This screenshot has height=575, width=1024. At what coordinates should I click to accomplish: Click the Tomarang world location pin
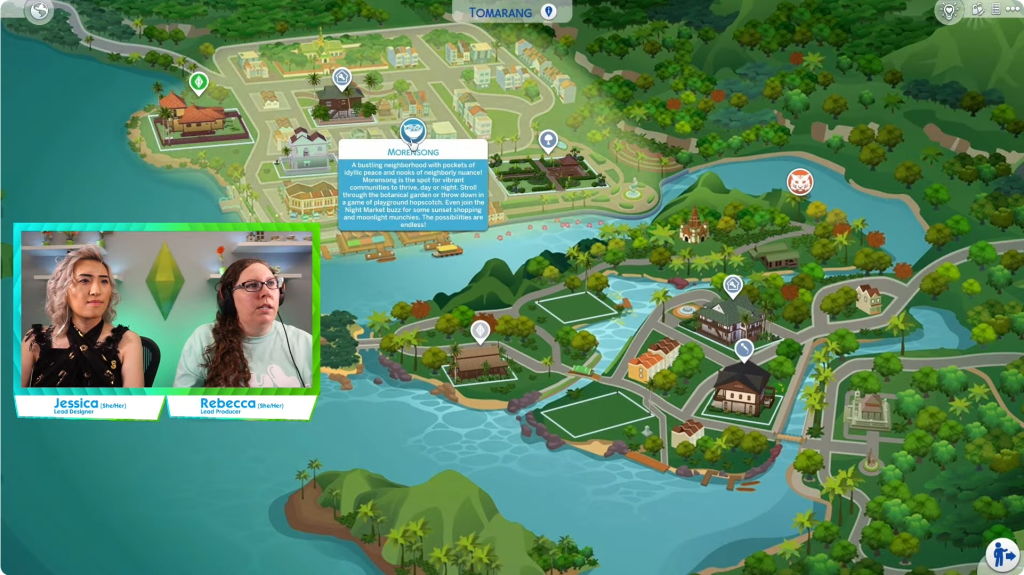tap(548, 12)
